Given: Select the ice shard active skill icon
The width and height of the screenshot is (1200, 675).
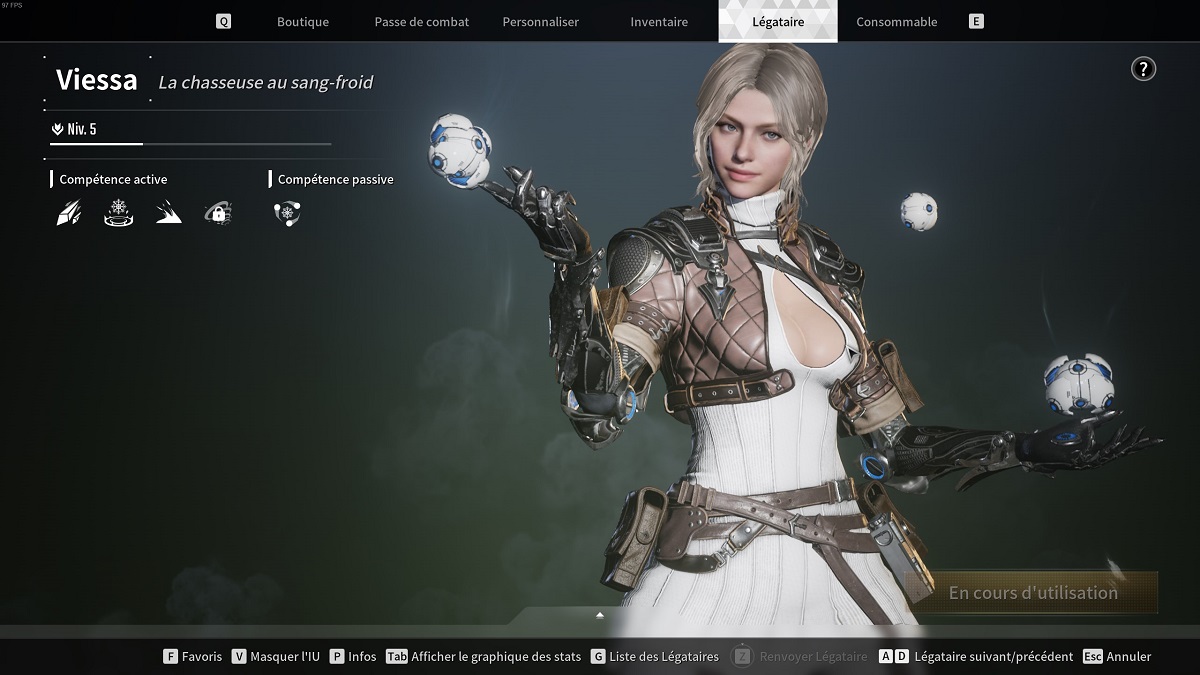Looking at the screenshot, I should click(68, 213).
